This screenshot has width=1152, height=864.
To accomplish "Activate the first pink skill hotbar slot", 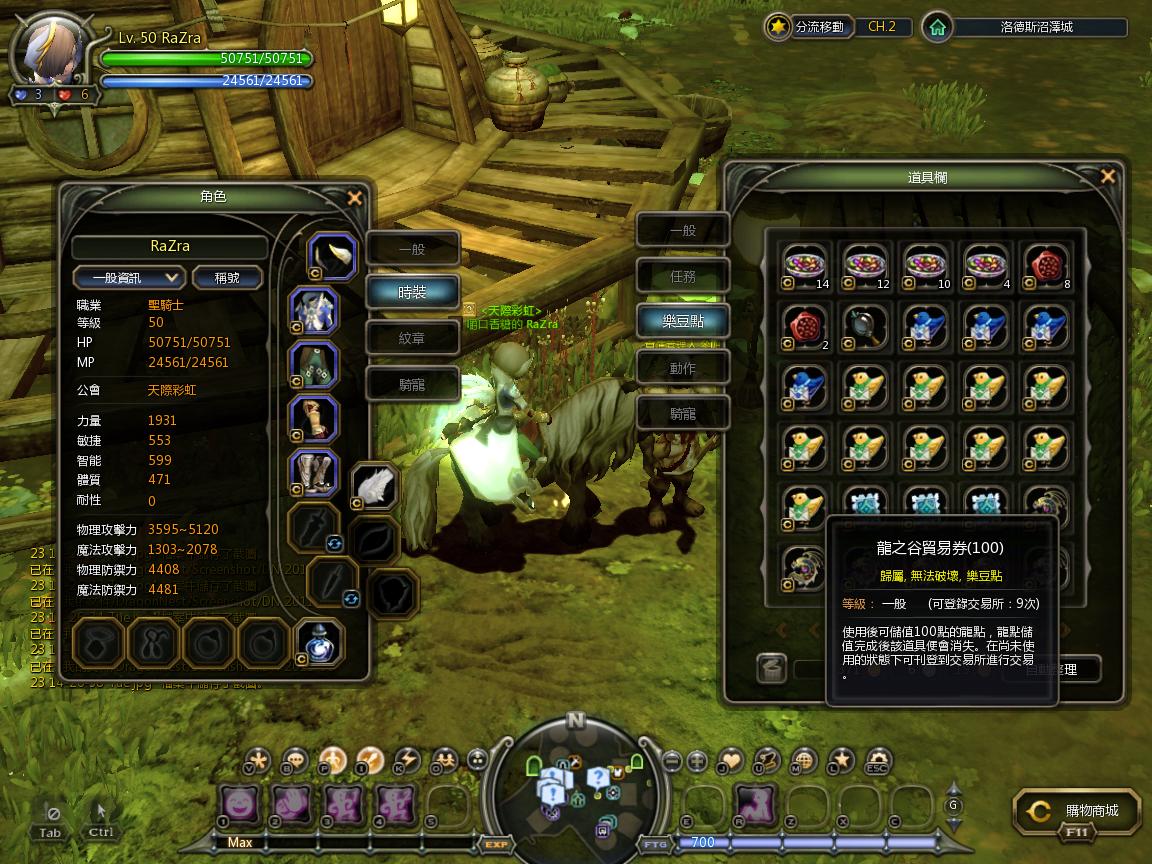I will point(240,804).
